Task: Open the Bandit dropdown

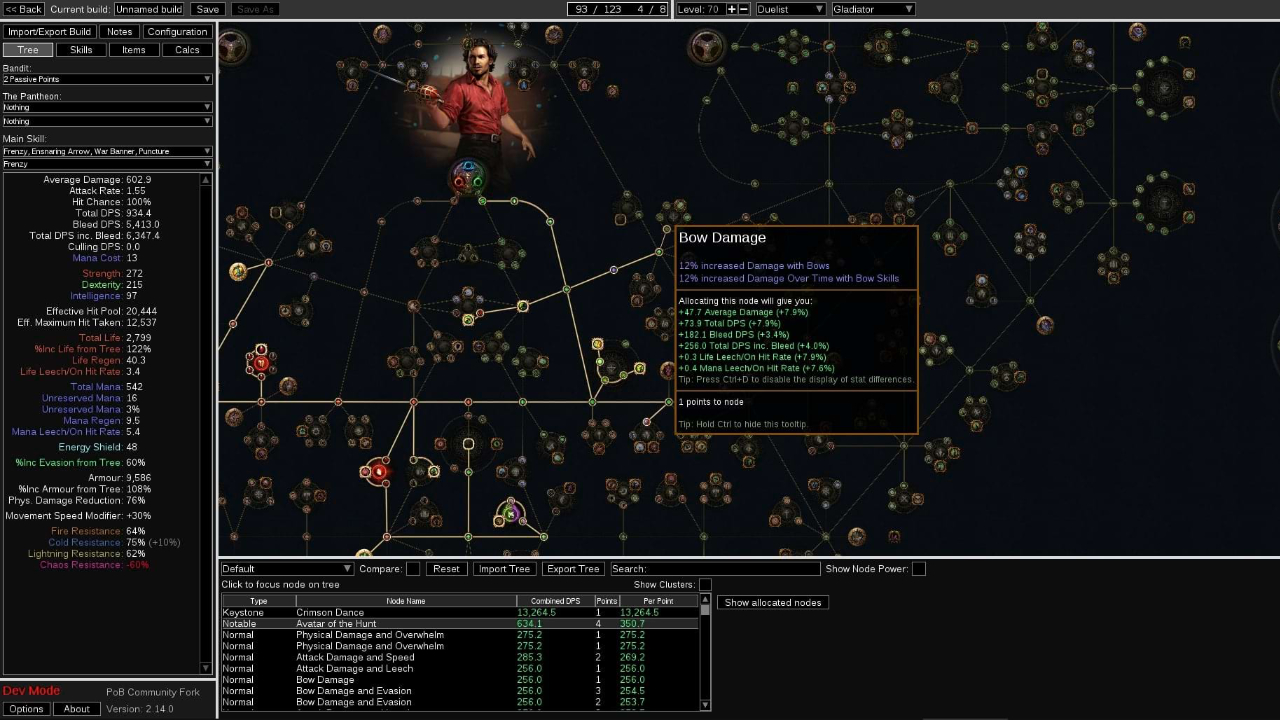Action: click(107, 79)
